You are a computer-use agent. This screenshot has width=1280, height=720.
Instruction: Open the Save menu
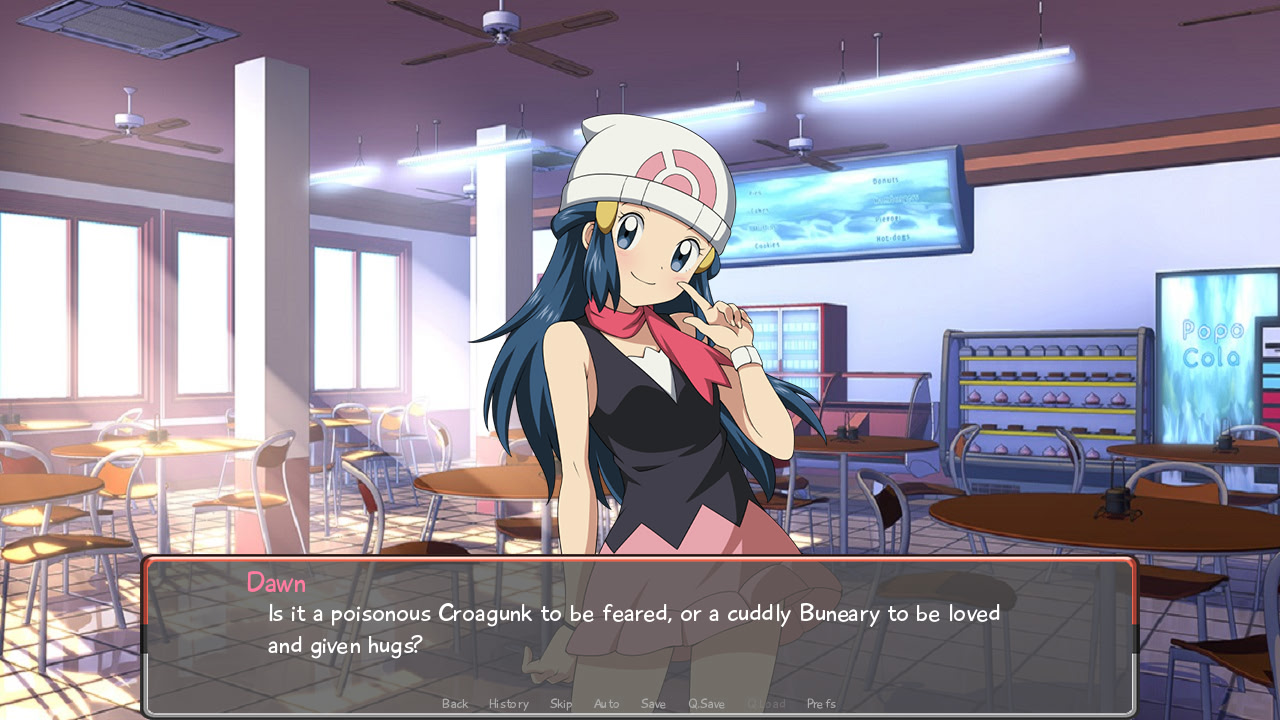coord(653,704)
